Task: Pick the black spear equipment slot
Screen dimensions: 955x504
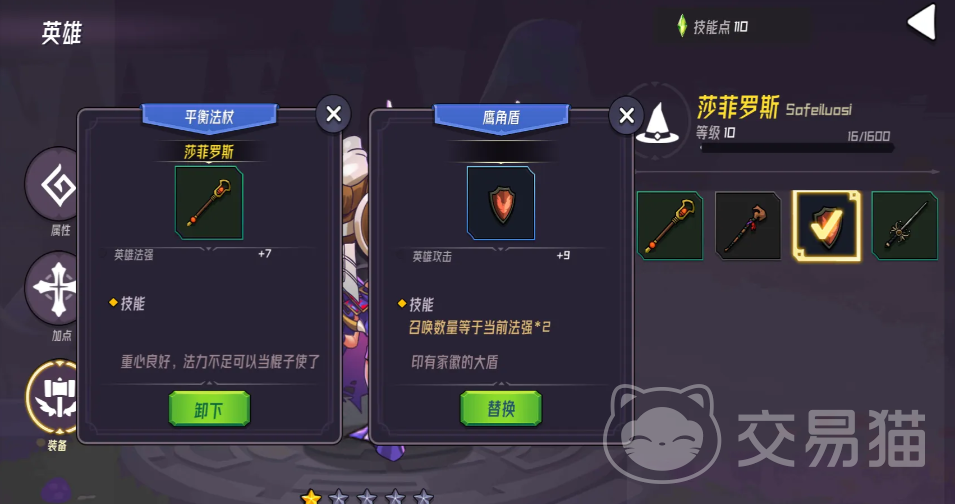Action: point(904,226)
